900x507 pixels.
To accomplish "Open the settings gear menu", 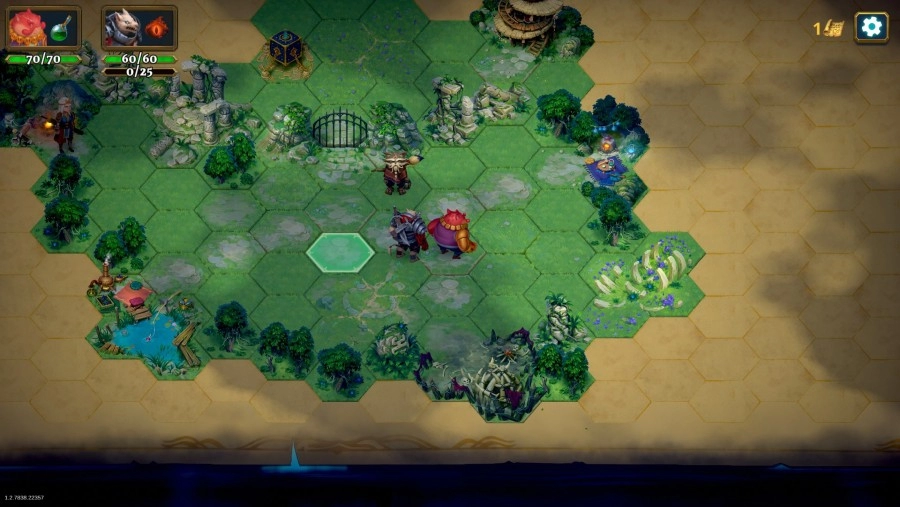I will pos(871,27).
